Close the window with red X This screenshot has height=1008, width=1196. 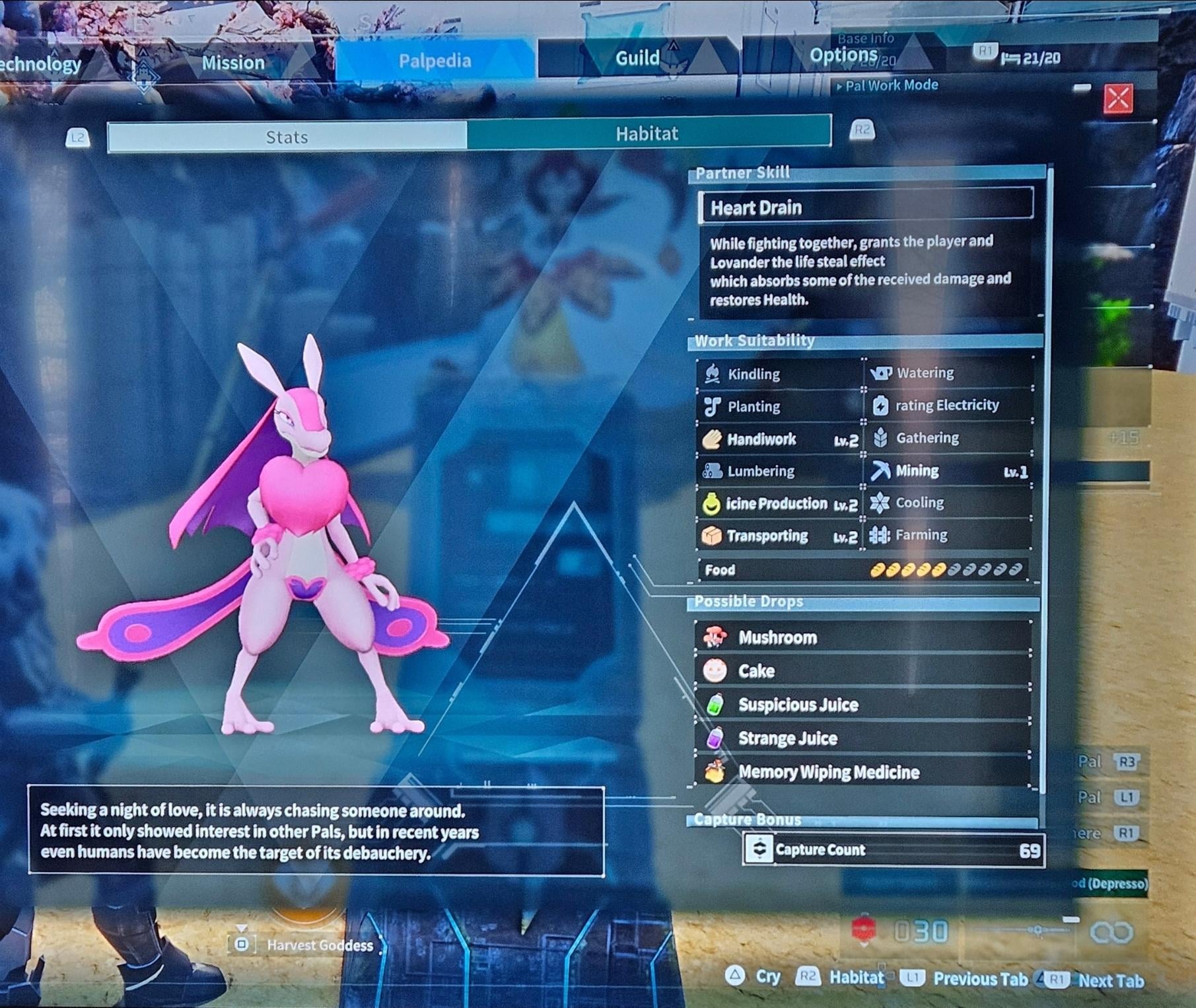click(x=1118, y=99)
